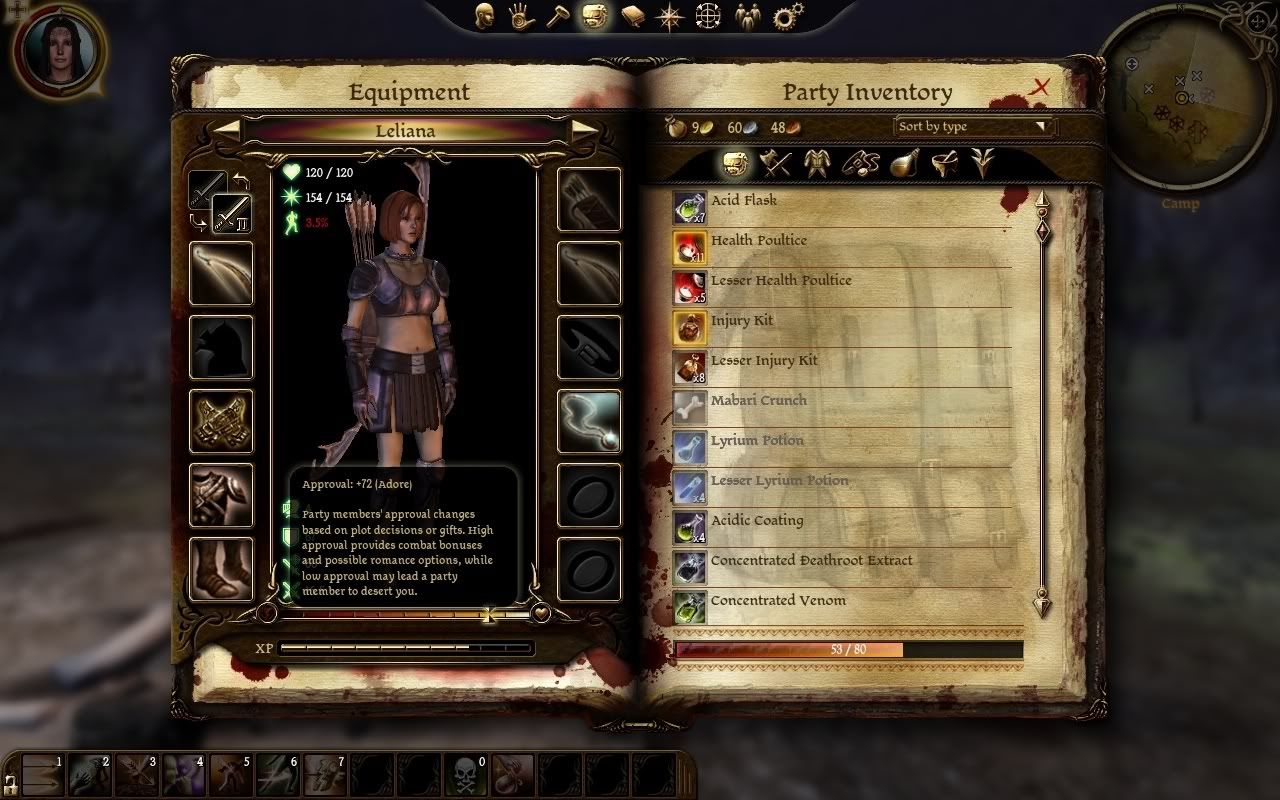Open the Sort by type dropdown
Image resolution: width=1280 pixels, height=800 pixels.
974,127
